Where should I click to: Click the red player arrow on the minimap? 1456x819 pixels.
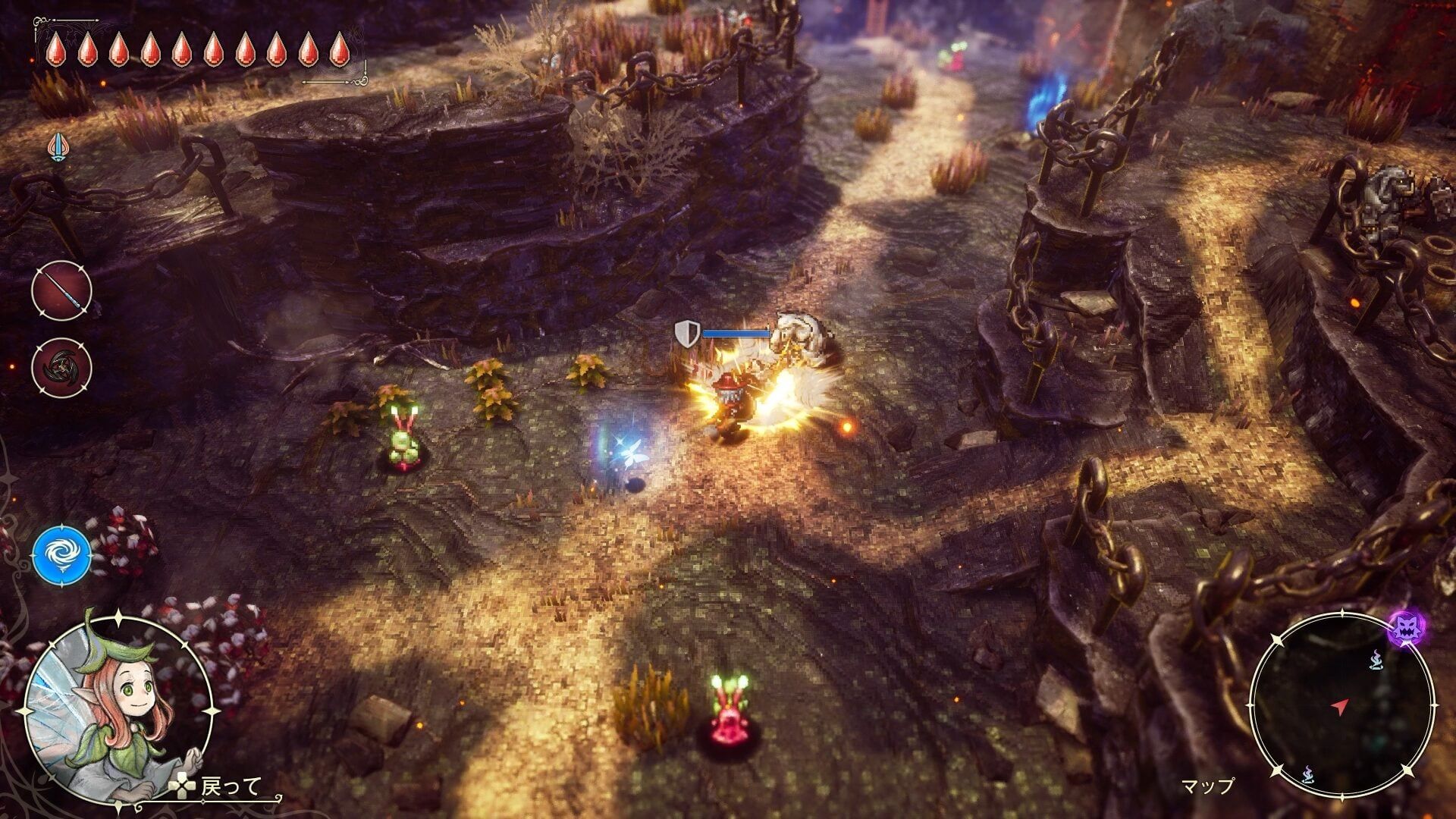pos(1338,706)
